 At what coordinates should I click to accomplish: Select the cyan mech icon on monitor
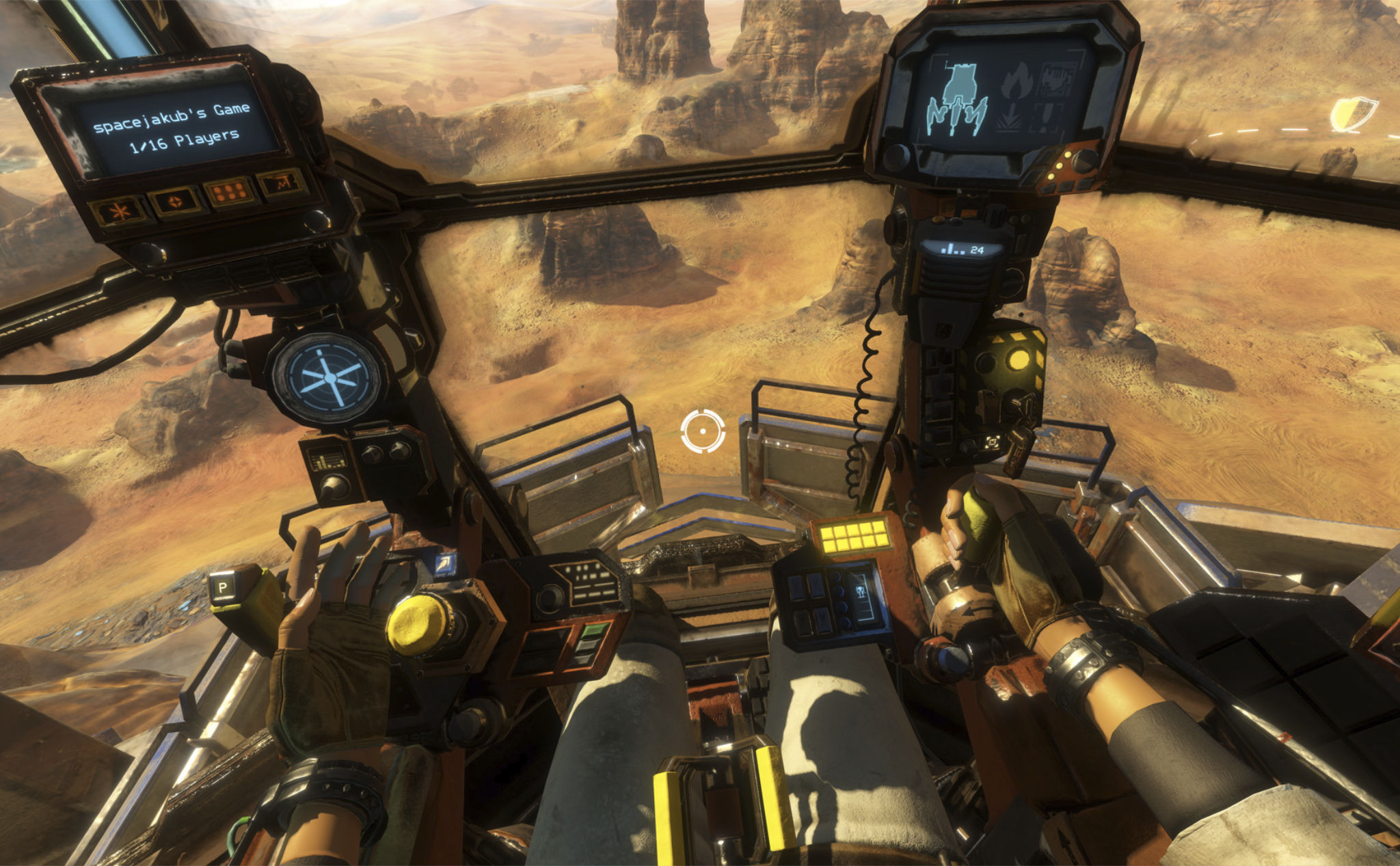956,101
